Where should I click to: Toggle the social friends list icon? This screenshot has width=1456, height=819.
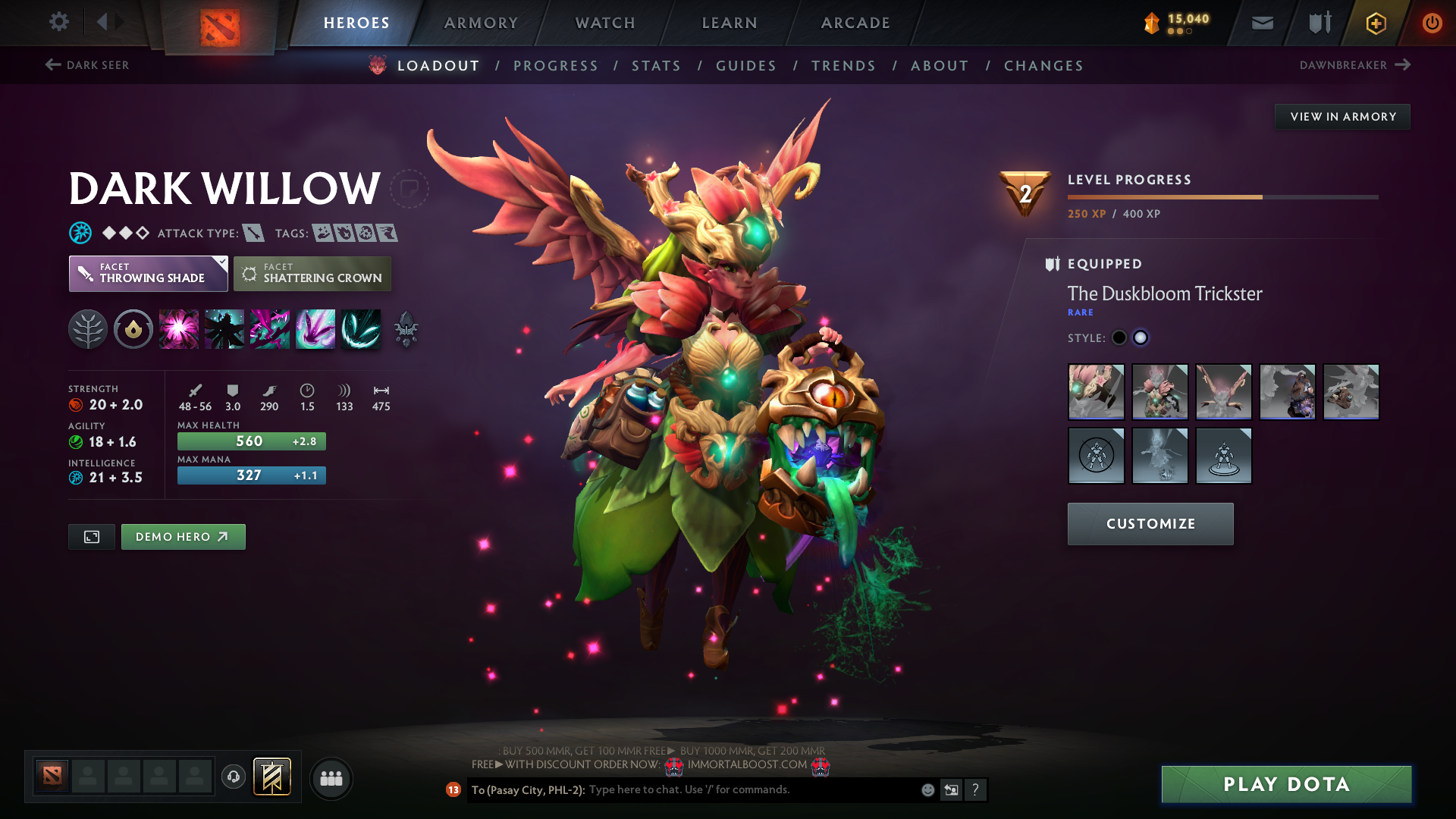coord(331,778)
